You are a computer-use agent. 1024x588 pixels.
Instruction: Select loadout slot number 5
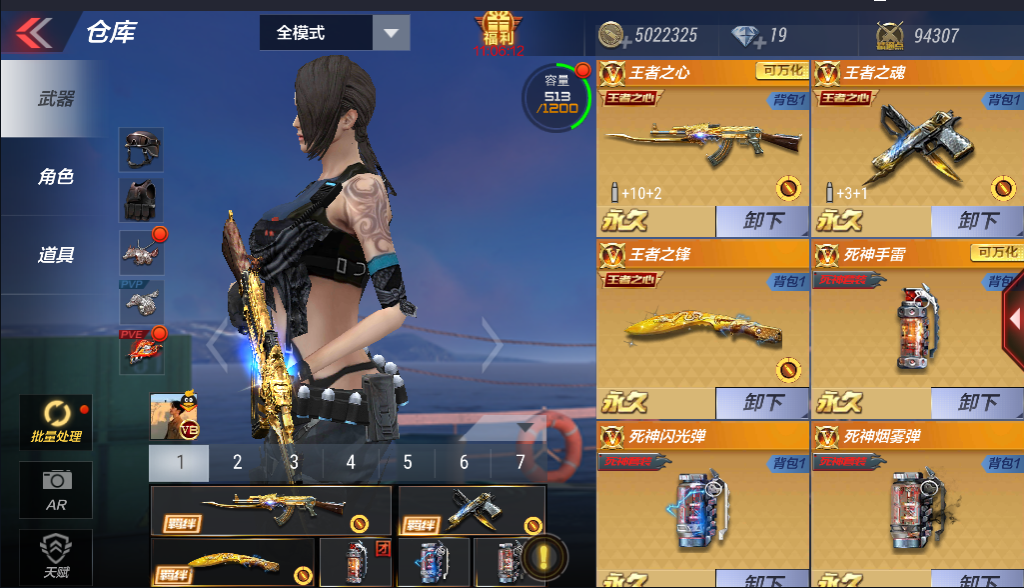408,462
